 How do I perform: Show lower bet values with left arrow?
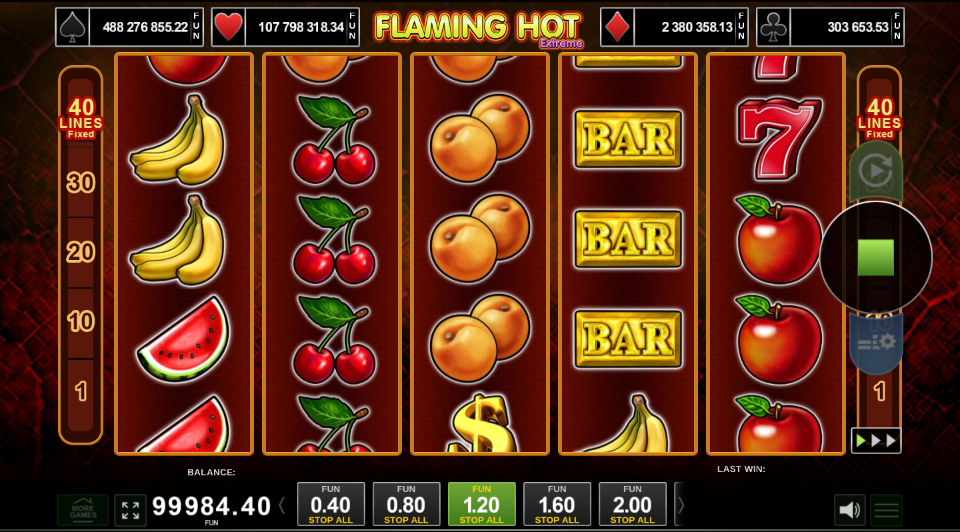(282, 505)
